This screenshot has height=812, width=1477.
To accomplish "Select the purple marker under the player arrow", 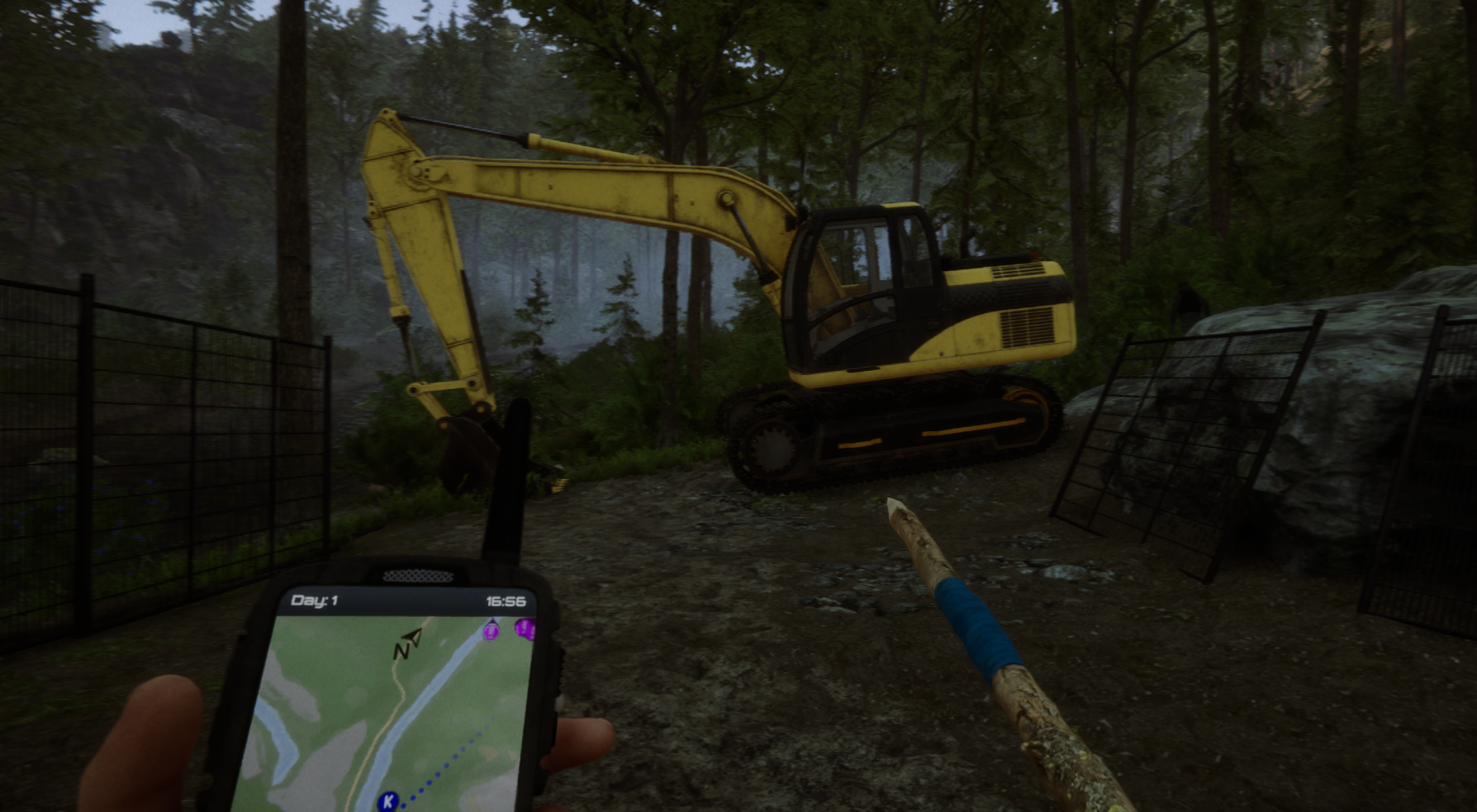I will pos(492,632).
